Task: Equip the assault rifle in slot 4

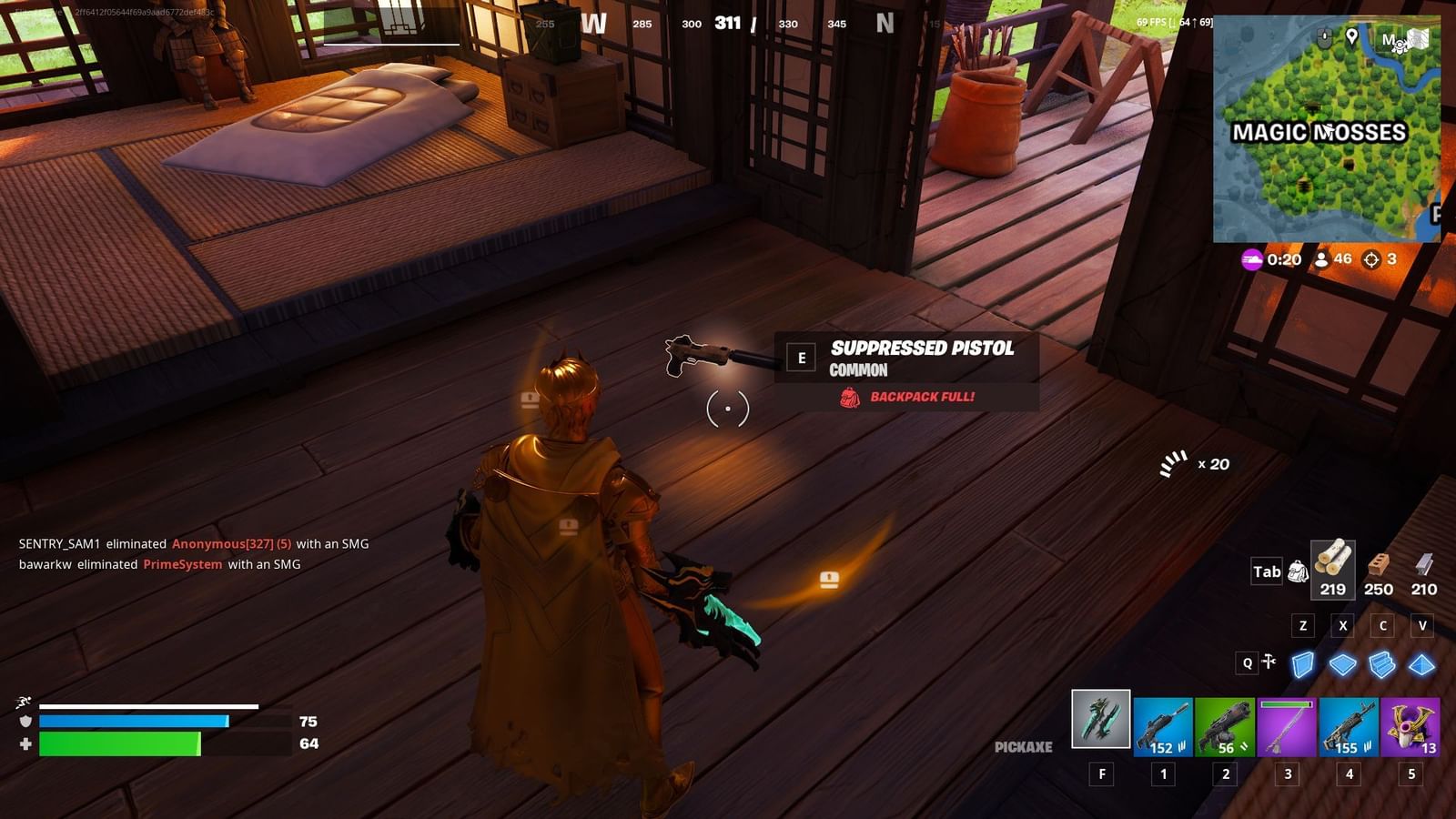Action: (1348, 728)
